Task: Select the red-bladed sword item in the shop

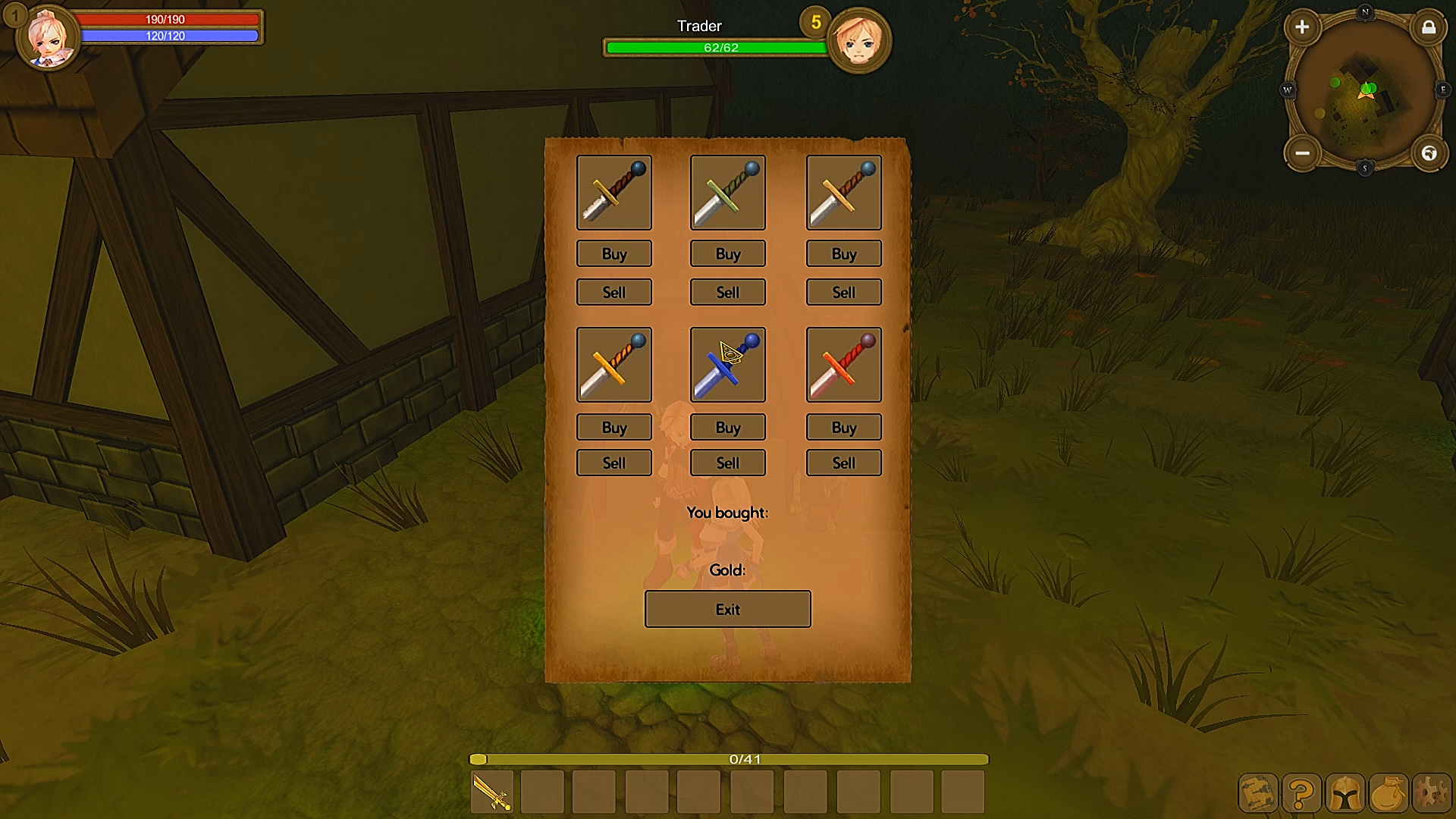Action: [x=843, y=366]
